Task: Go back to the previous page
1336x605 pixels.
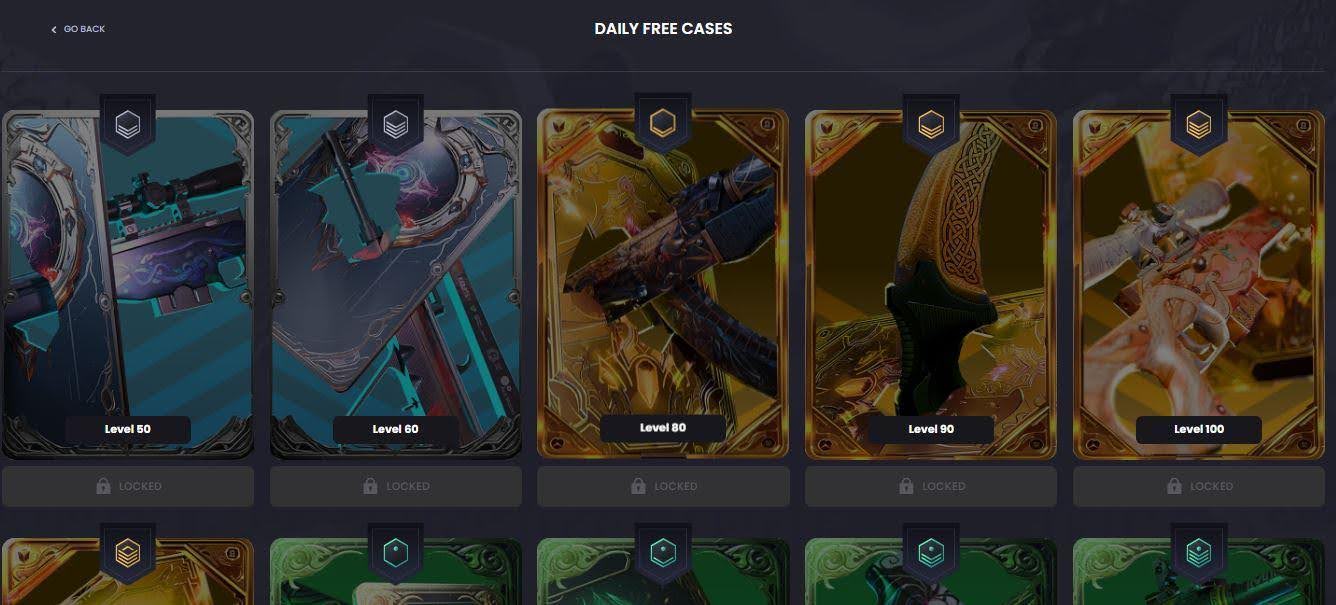Action: [x=78, y=29]
